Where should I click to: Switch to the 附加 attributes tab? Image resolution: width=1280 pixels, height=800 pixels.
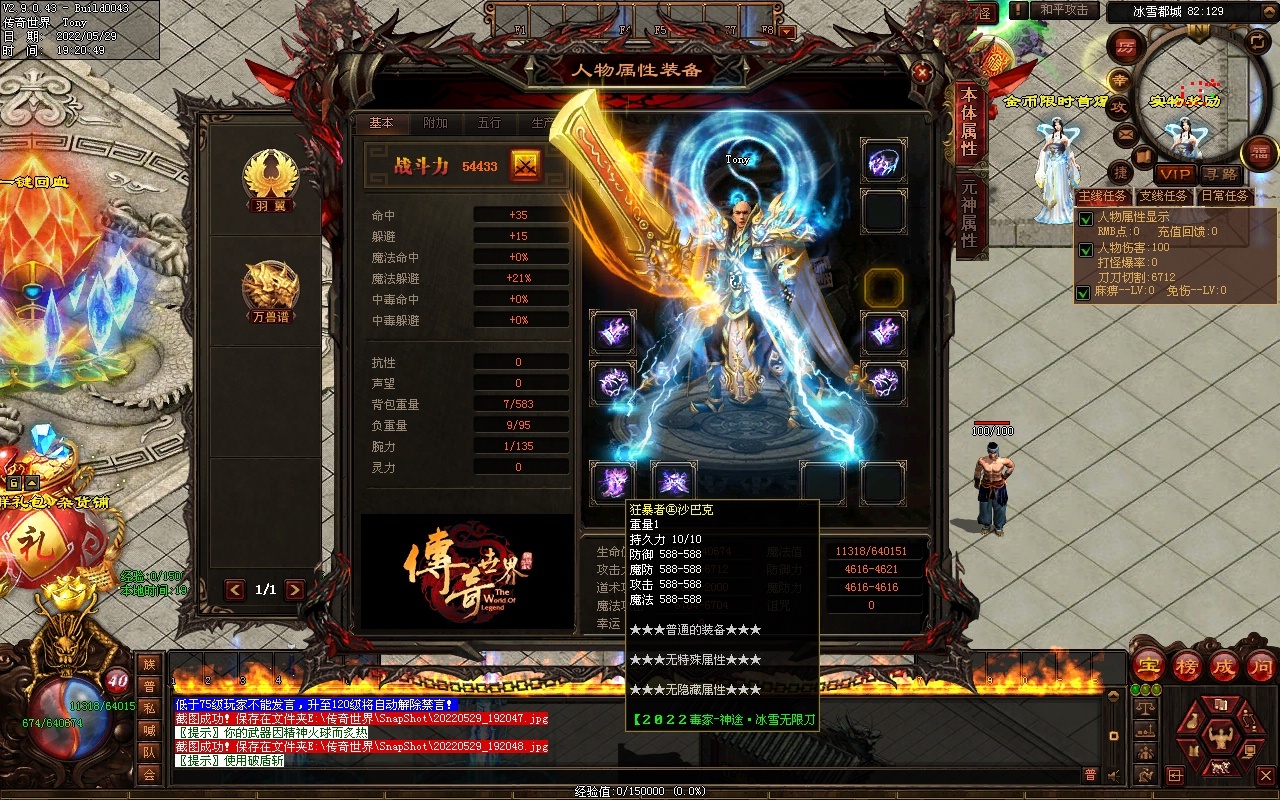coord(435,123)
